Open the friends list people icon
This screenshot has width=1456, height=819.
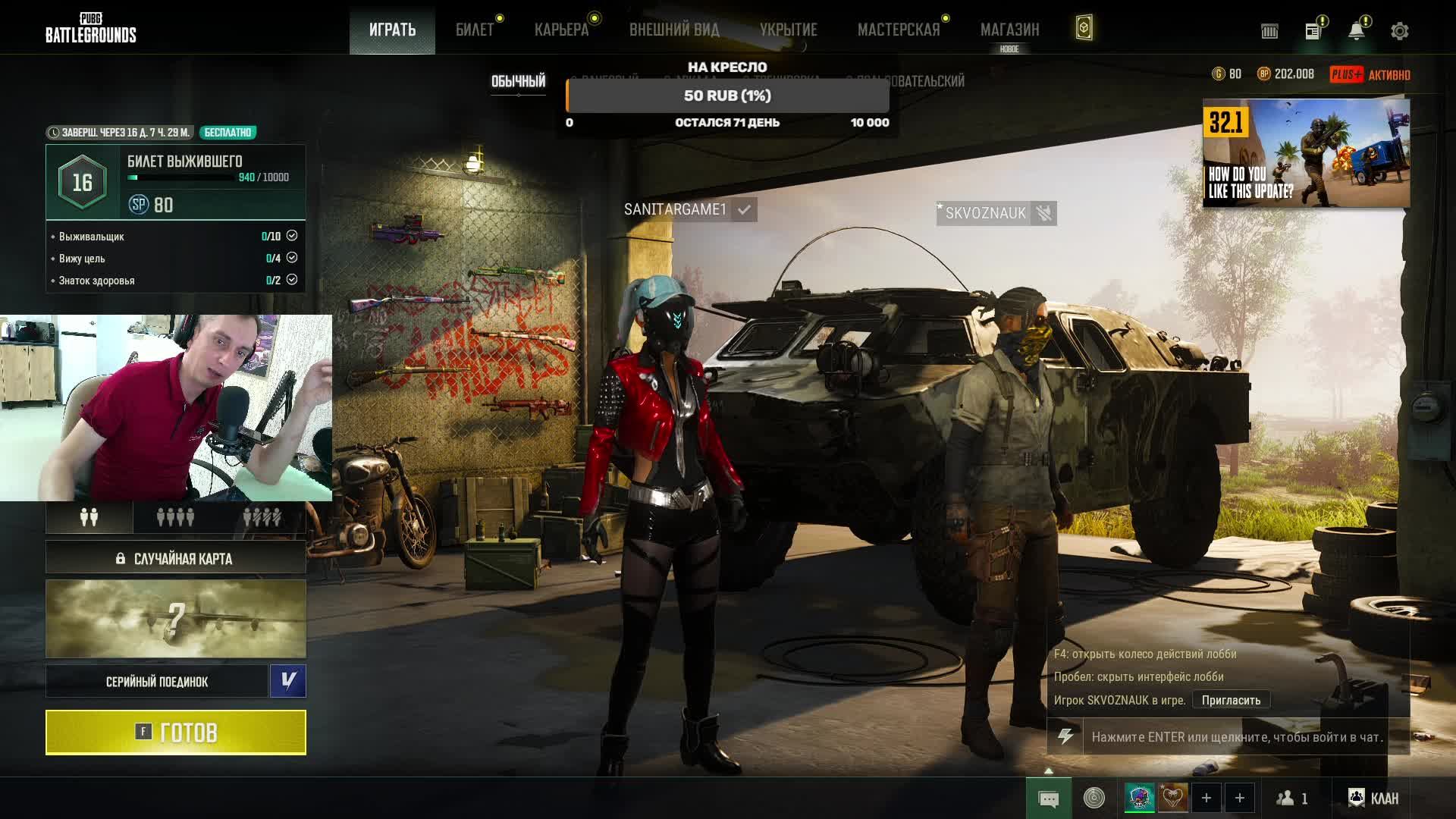(1291, 798)
